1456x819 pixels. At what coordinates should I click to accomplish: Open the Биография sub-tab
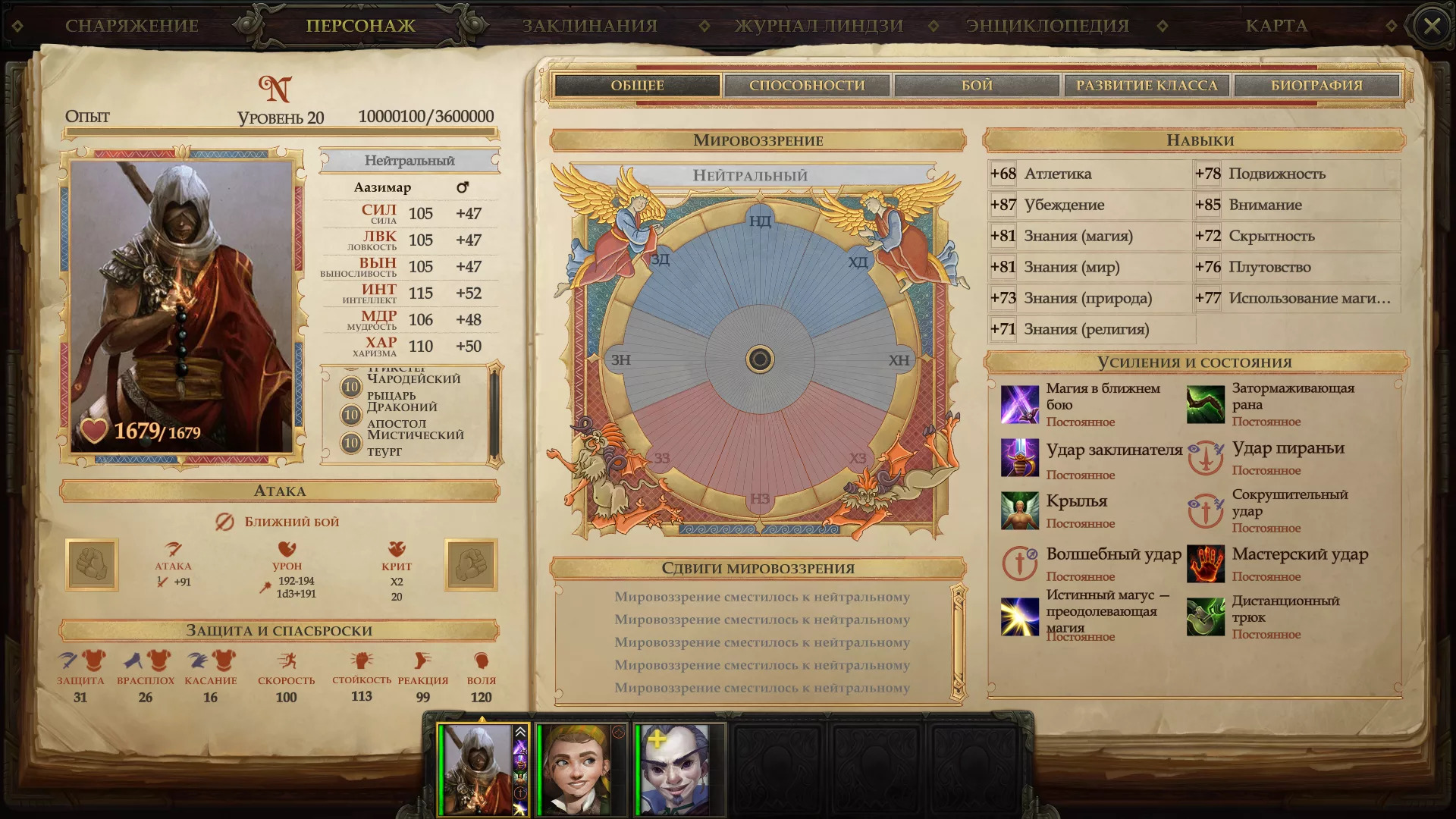[x=1316, y=86]
